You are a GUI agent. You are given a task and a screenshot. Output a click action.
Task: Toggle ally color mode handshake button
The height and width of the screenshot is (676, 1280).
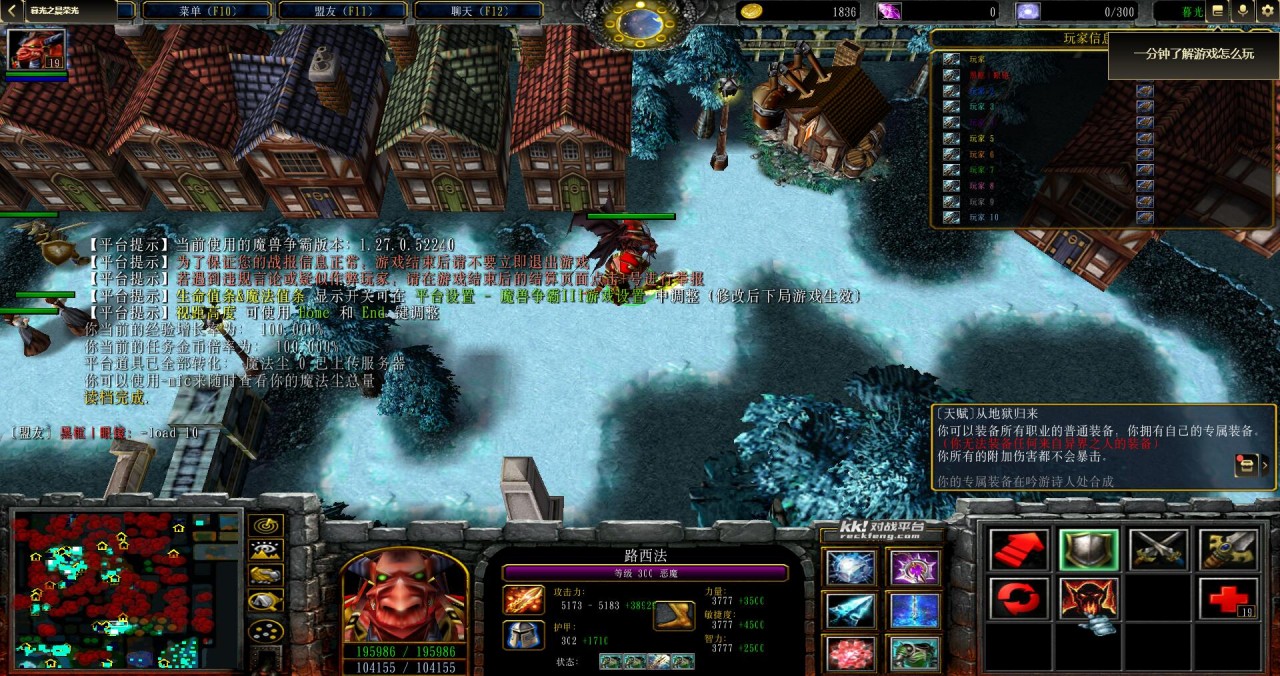click(265, 576)
